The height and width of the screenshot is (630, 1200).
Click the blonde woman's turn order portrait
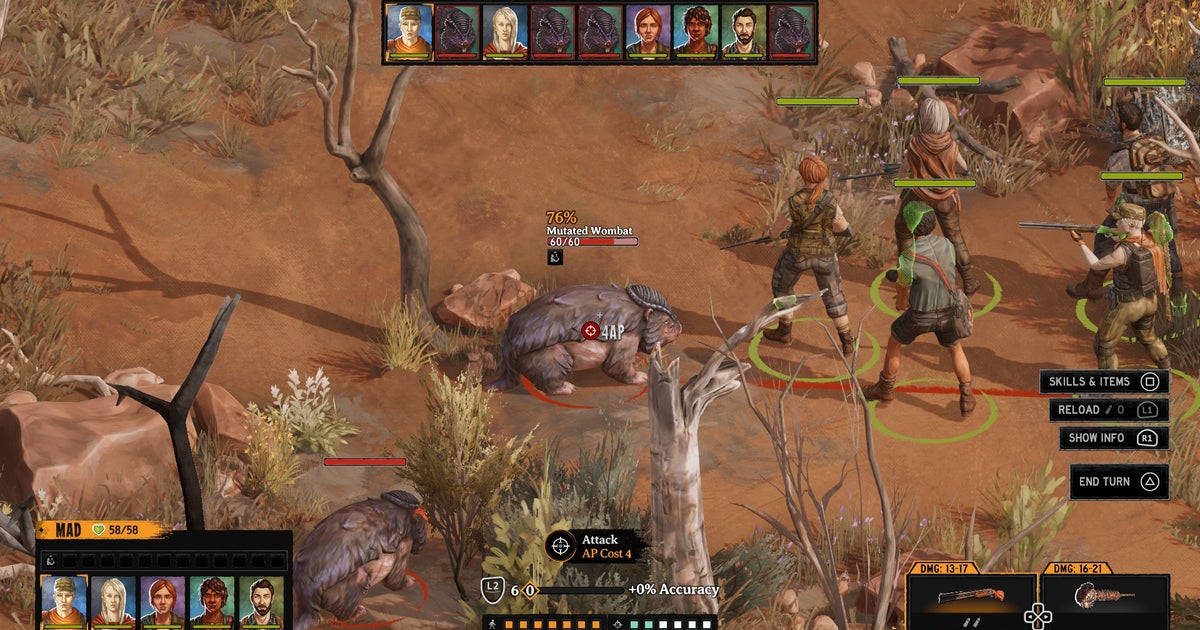click(505, 31)
